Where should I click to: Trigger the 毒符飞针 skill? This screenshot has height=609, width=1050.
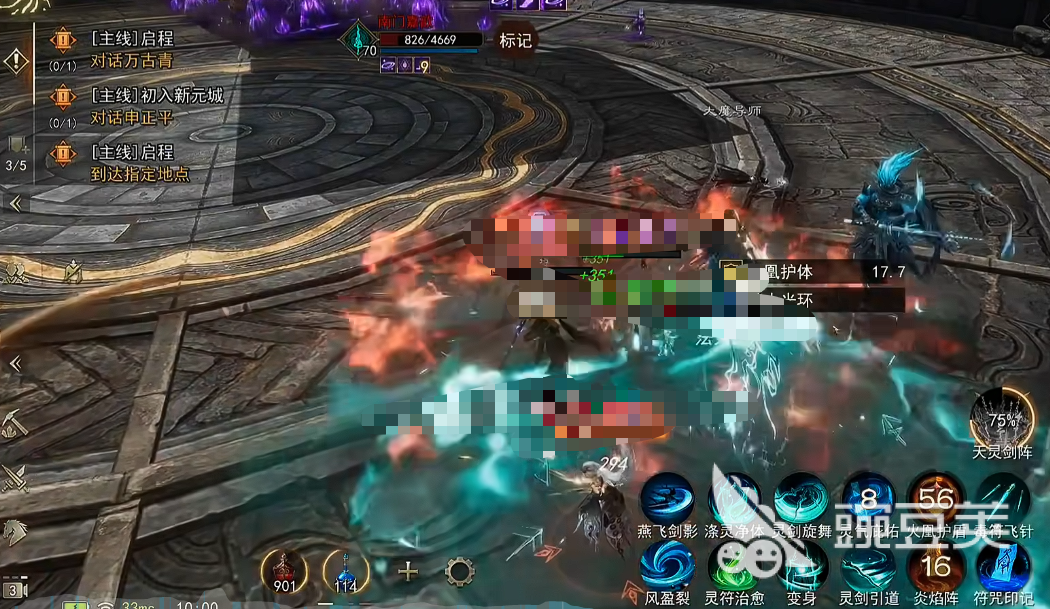[x=1003, y=497]
